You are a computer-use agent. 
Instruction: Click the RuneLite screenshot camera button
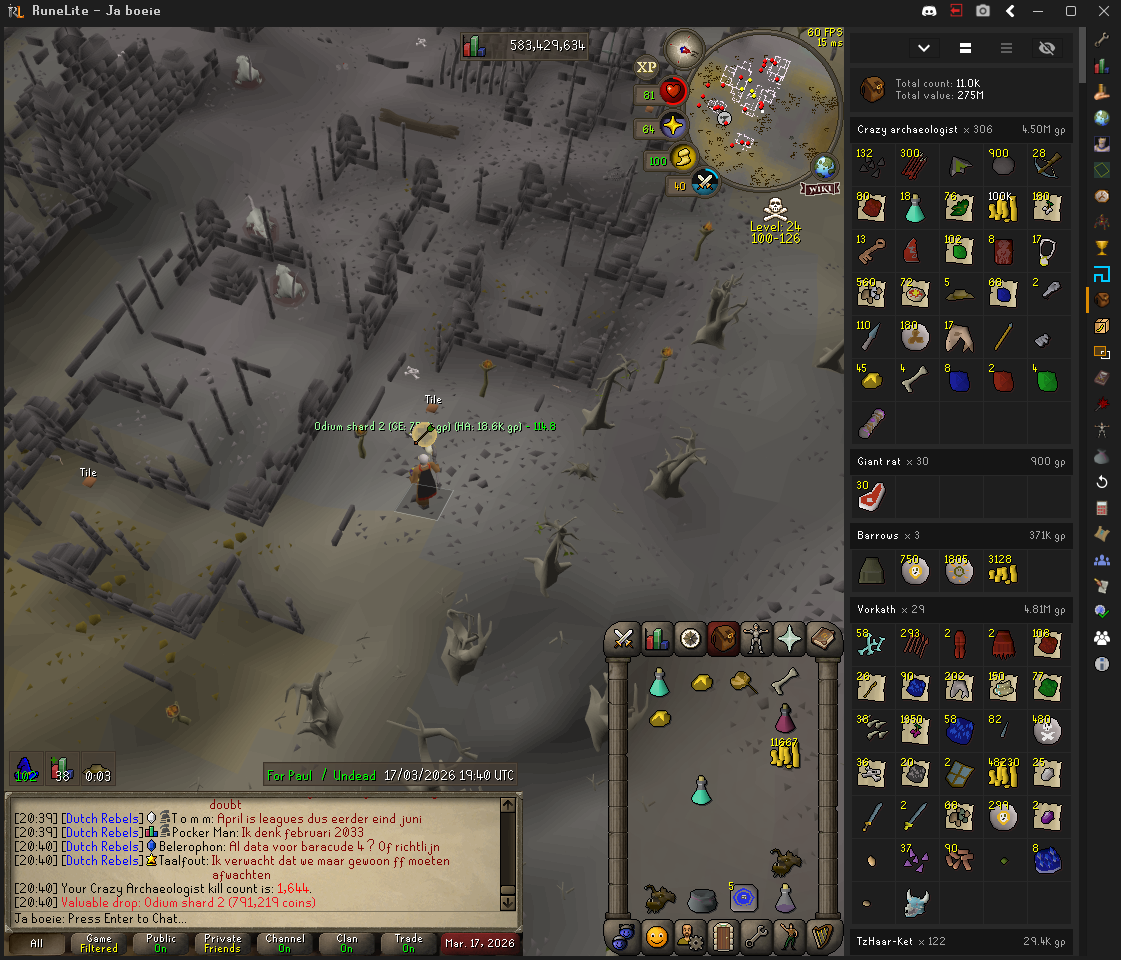(983, 11)
